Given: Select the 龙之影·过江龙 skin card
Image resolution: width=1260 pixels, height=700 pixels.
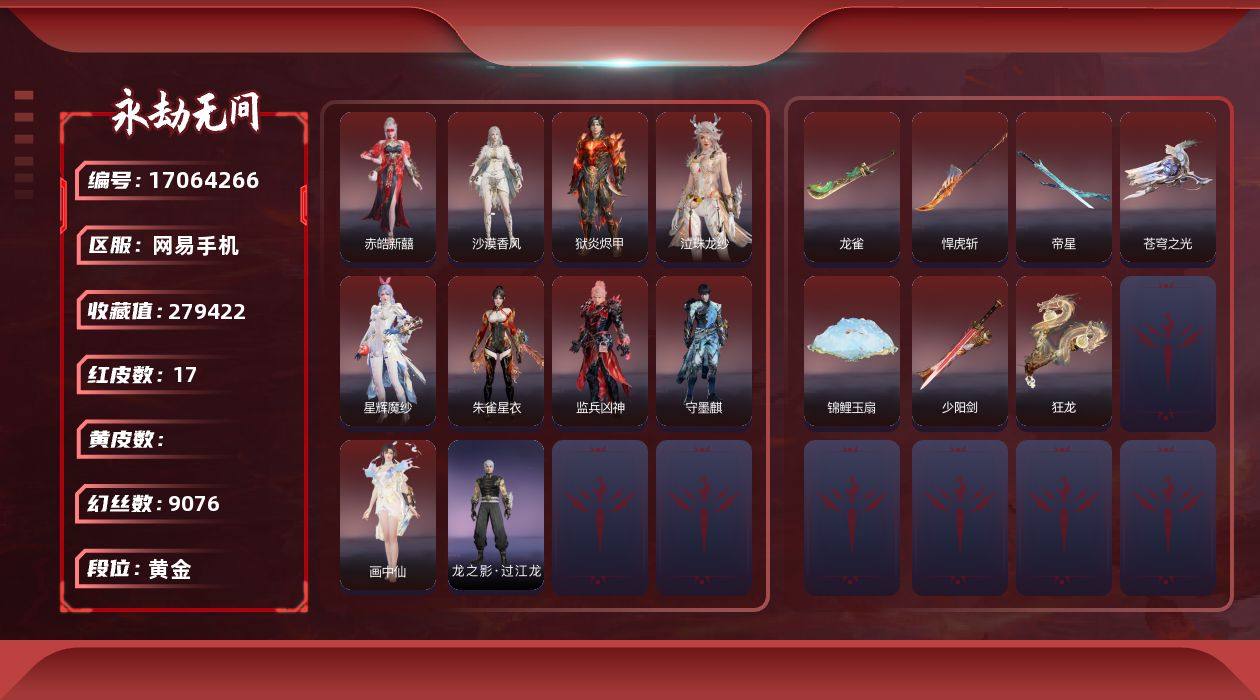Looking at the screenshot, I should [x=496, y=515].
